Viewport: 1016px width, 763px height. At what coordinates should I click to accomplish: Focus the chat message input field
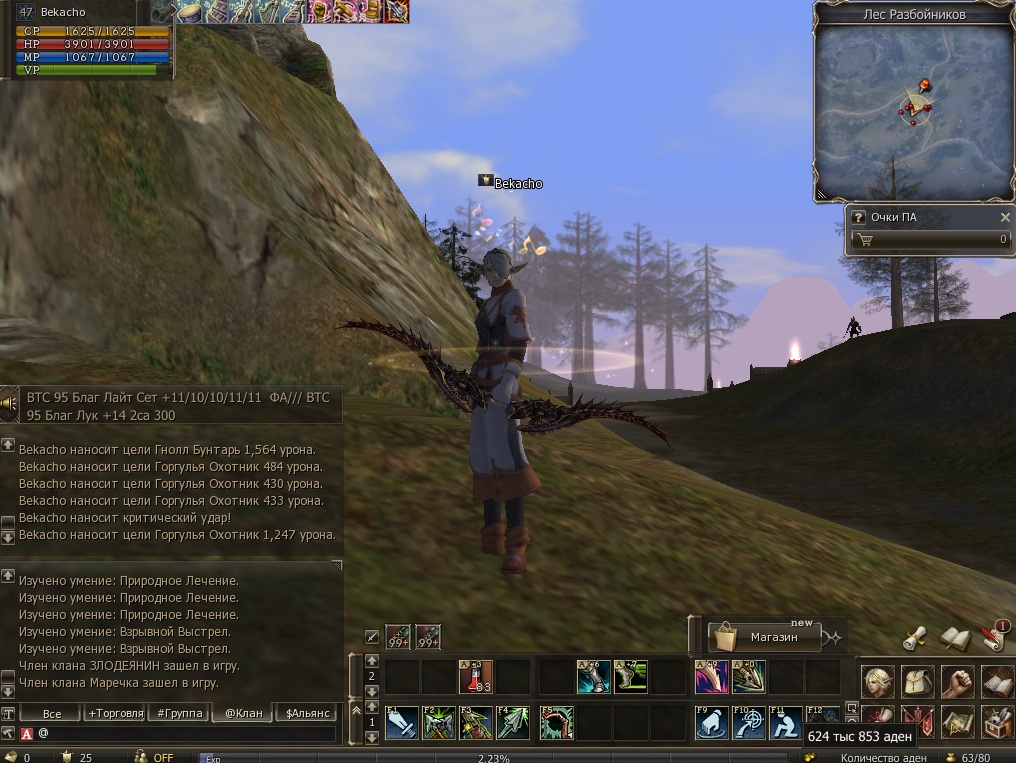[185, 733]
